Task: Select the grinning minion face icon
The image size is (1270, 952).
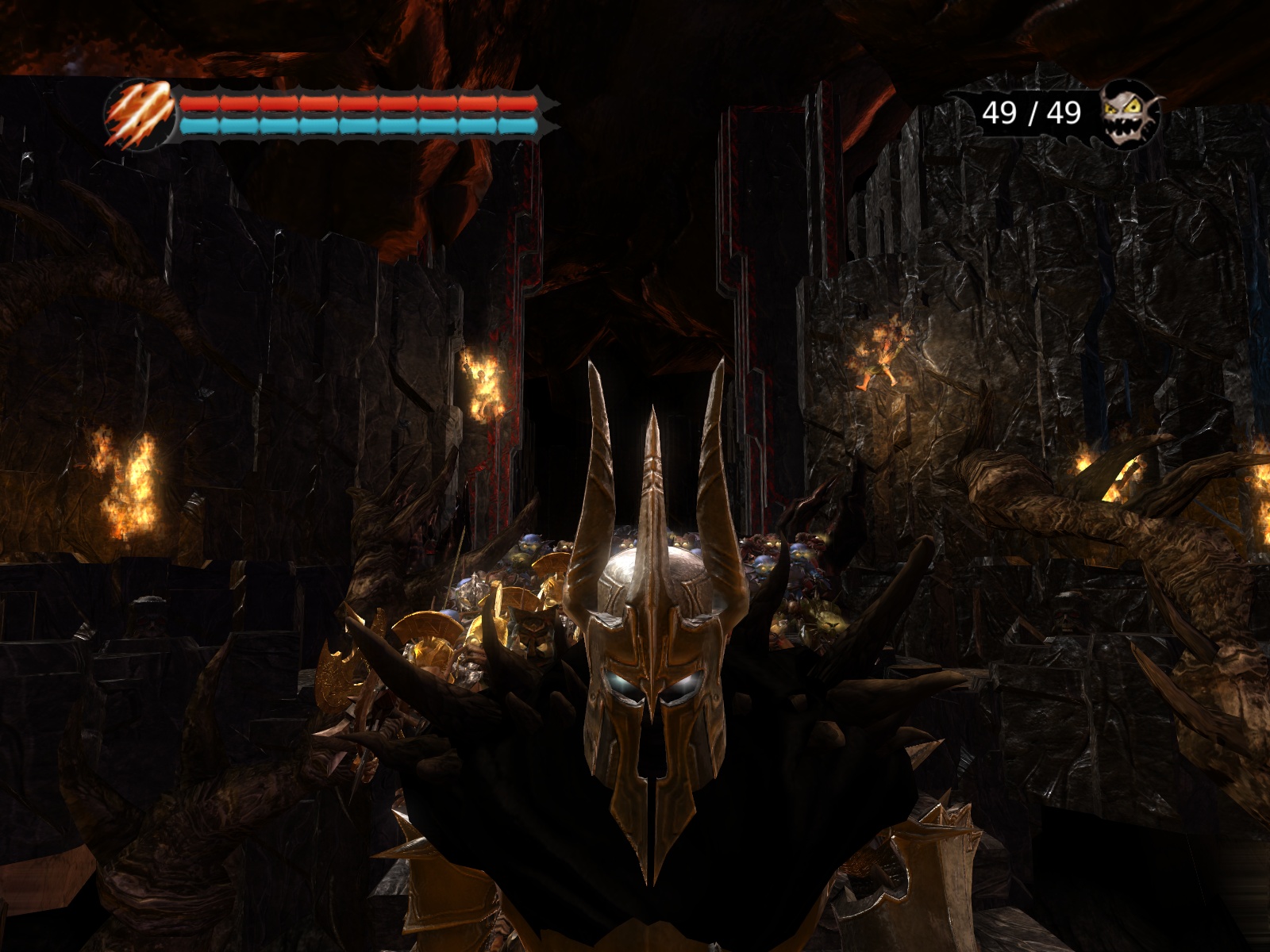Action: 1131,115
